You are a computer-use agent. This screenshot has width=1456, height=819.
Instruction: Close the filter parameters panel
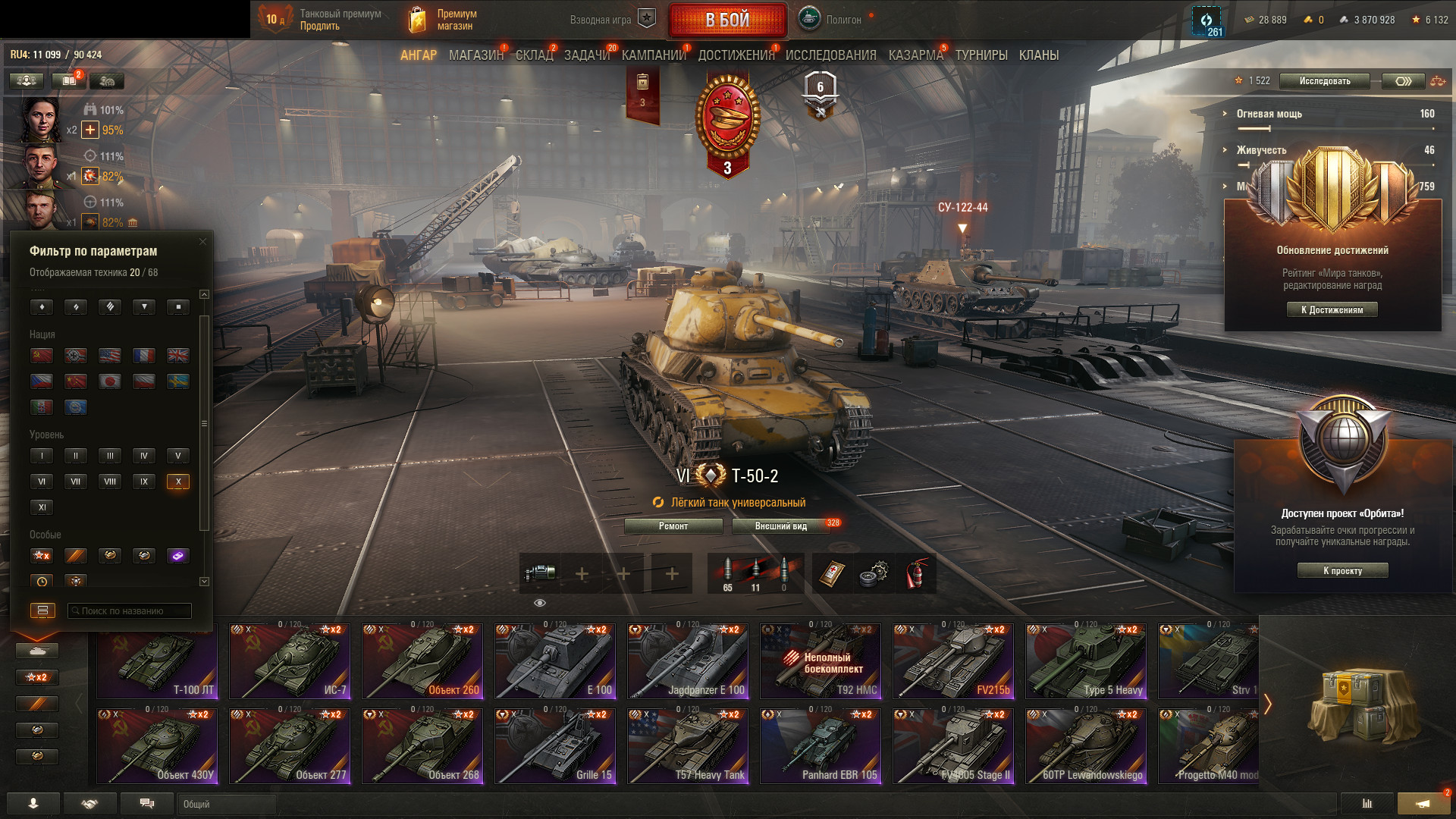202,242
